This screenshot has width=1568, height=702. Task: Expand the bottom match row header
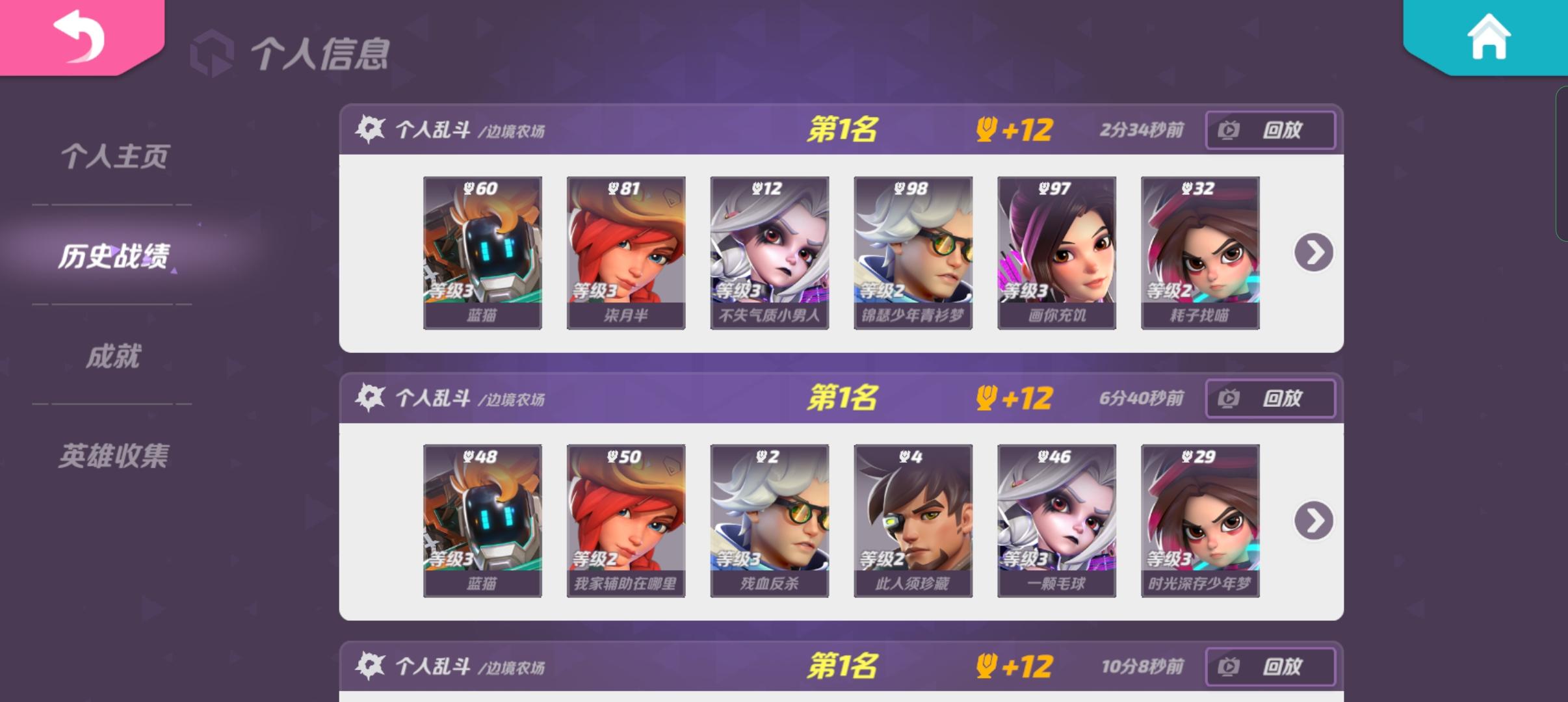click(x=780, y=666)
